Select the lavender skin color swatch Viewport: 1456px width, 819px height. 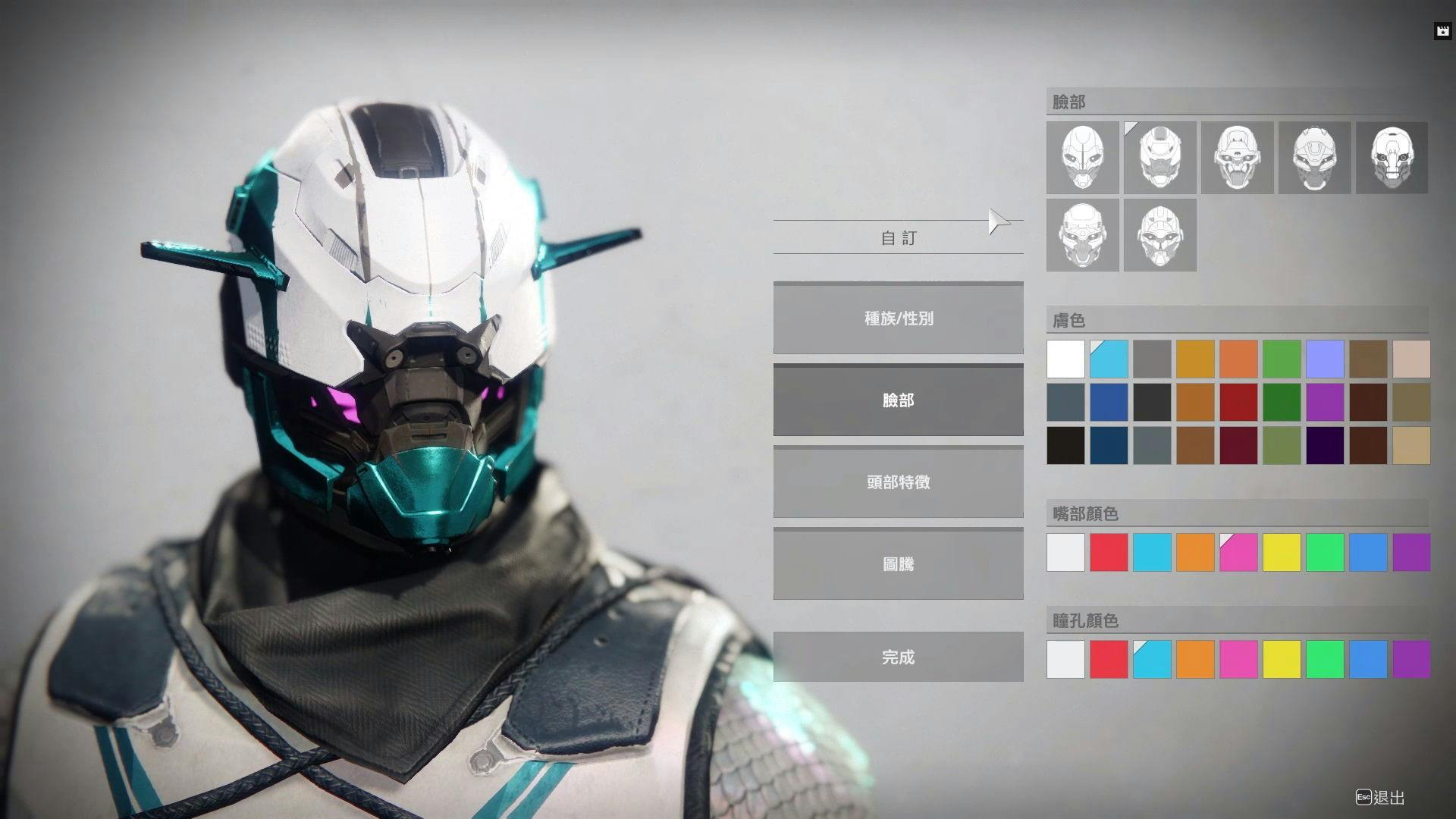click(x=1325, y=359)
